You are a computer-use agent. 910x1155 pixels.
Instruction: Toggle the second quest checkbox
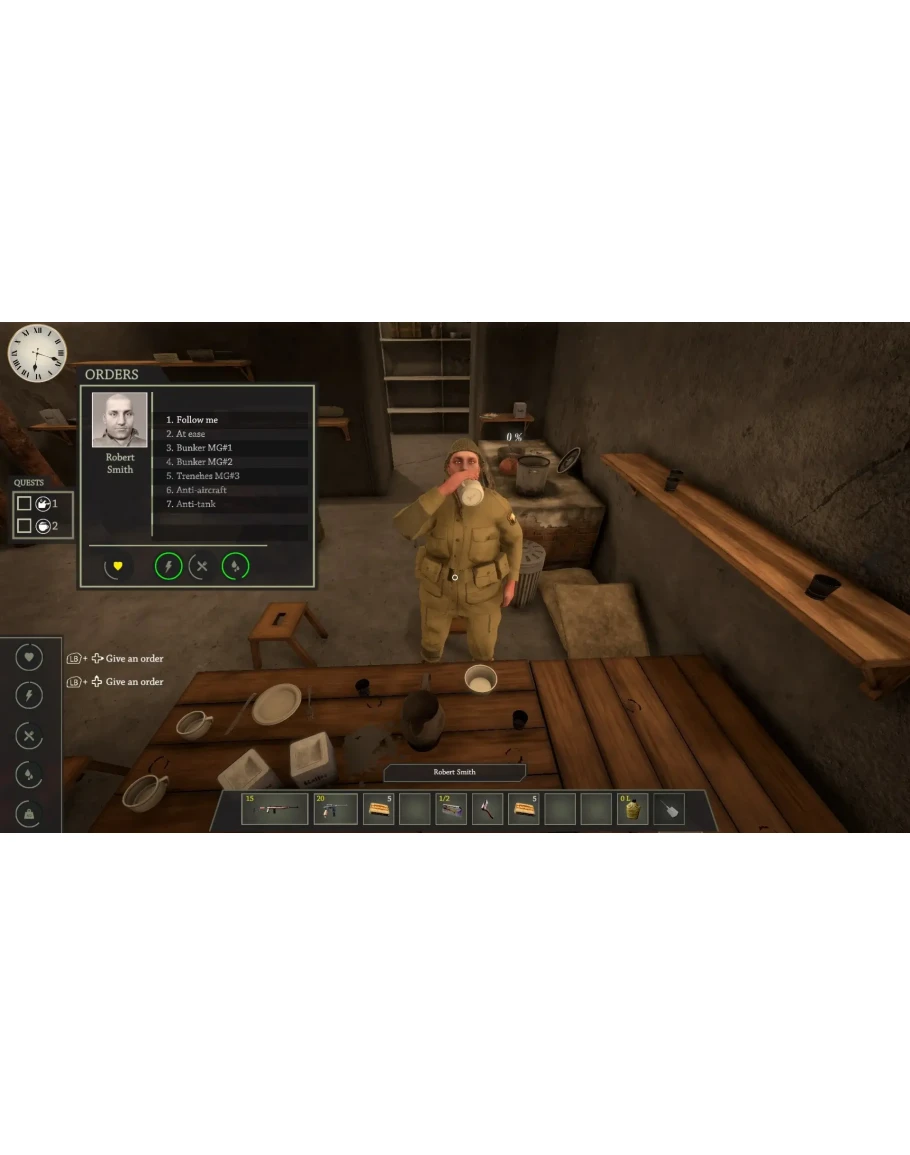pos(25,526)
